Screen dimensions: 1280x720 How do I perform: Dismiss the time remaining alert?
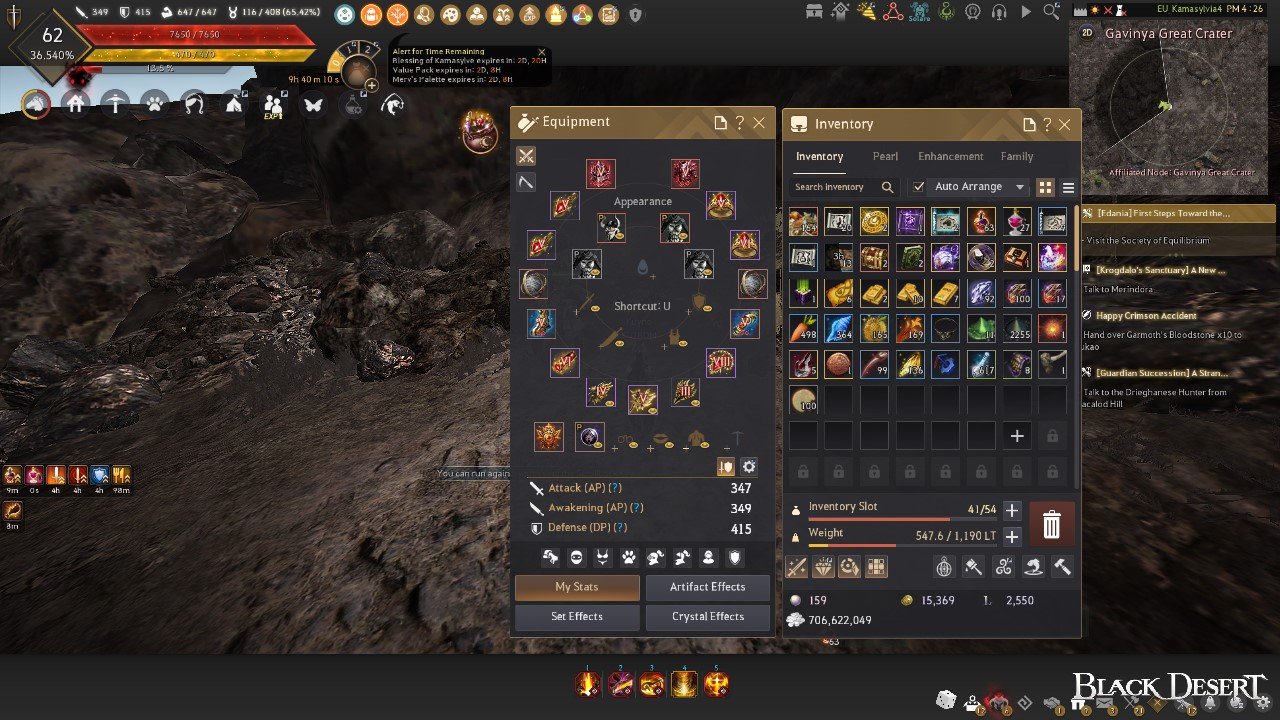(542, 52)
